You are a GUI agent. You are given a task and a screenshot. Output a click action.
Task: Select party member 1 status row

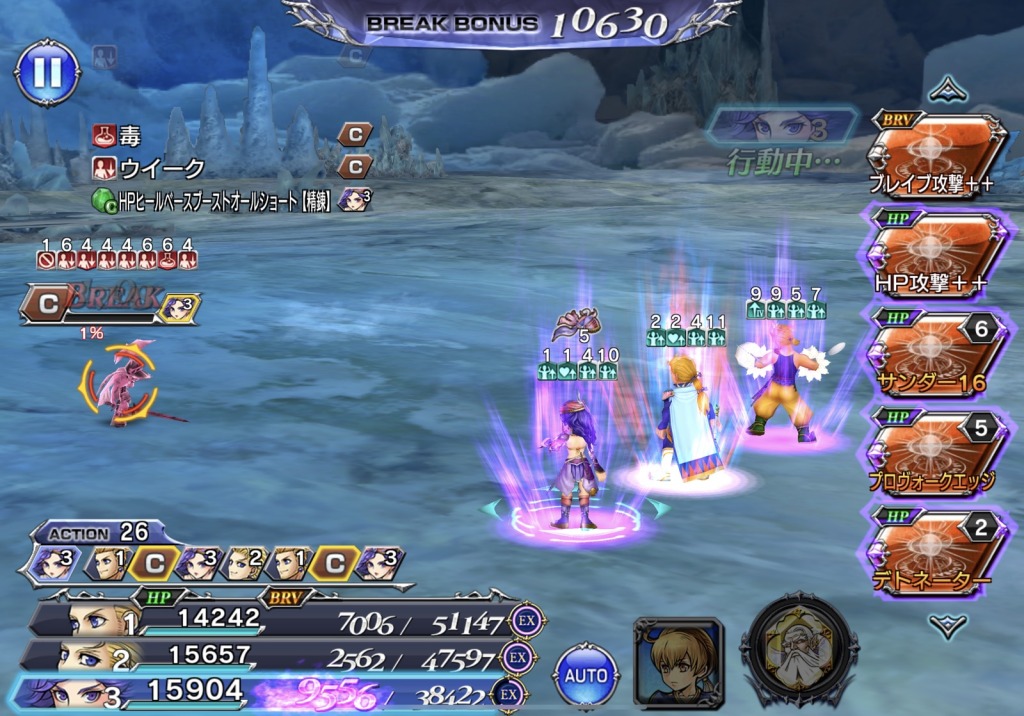click(x=270, y=620)
